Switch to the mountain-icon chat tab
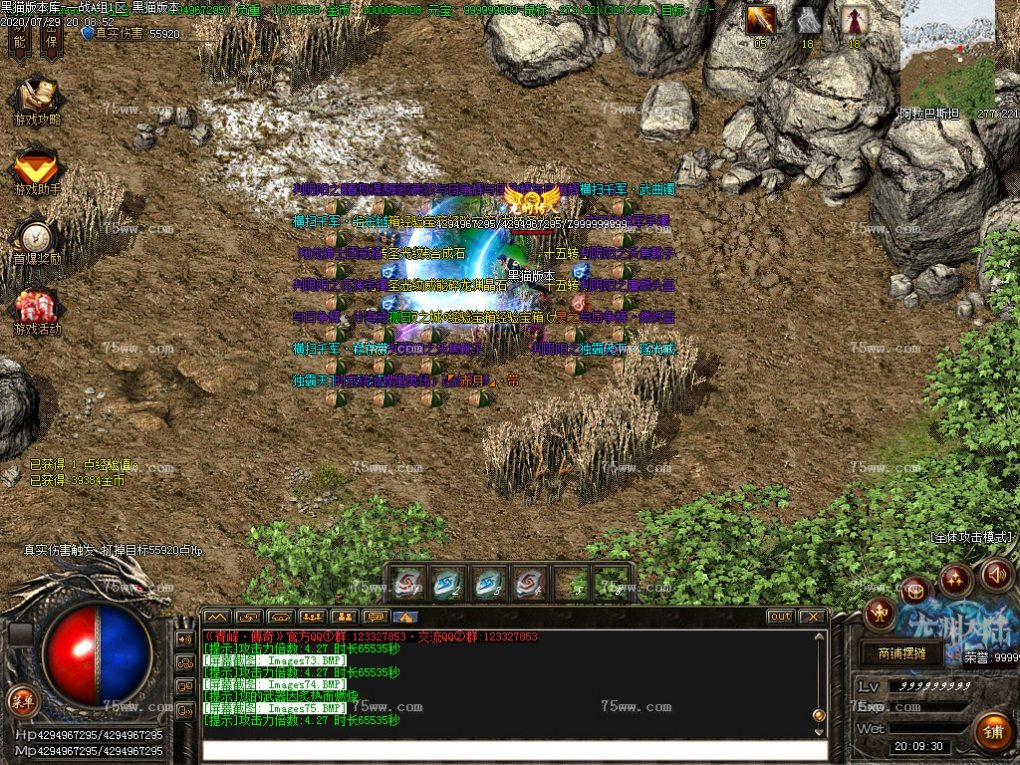The image size is (1020, 765). (217, 617)
